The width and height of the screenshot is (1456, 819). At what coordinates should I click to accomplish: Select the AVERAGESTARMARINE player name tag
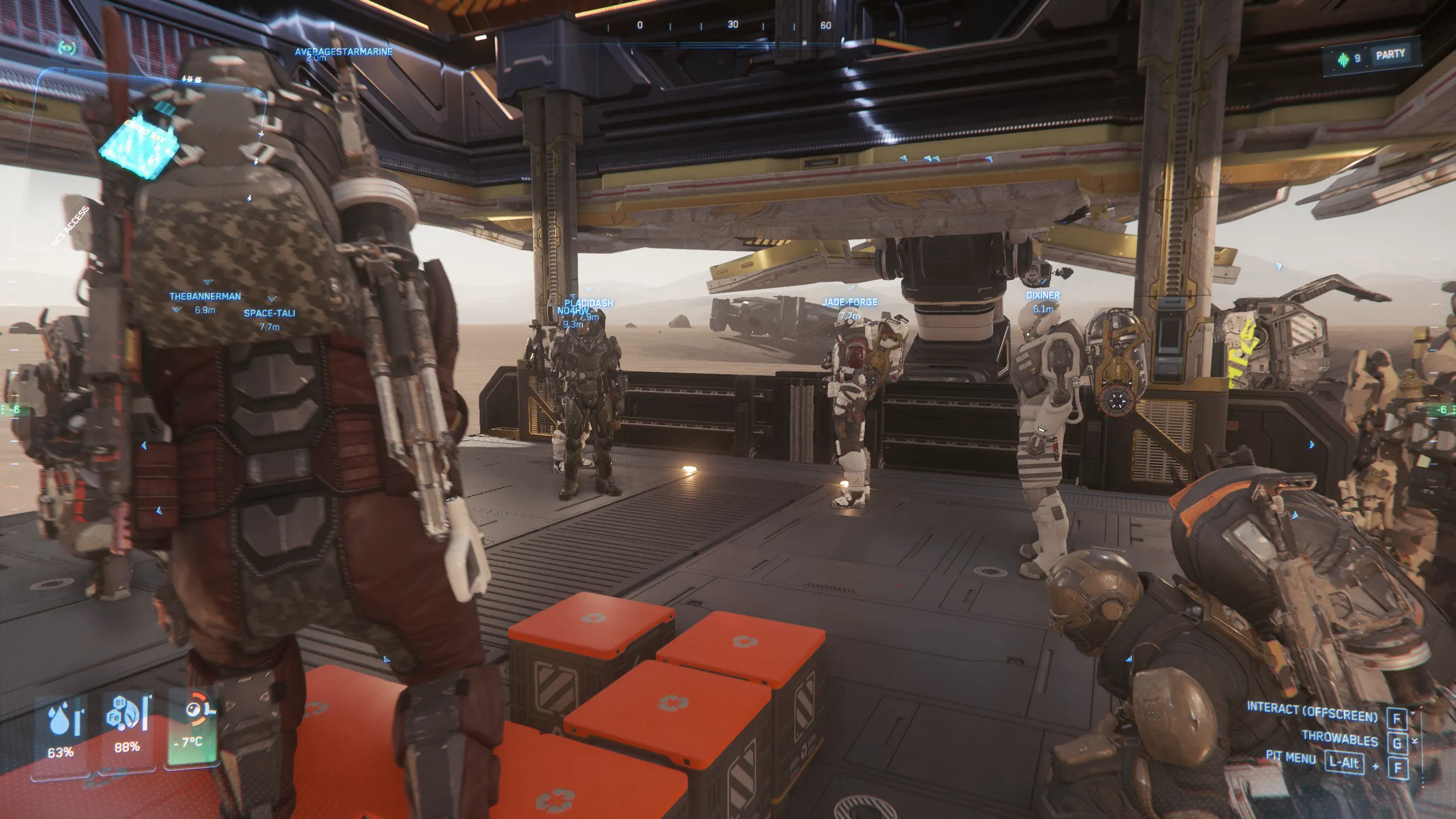tap(344, 52)
